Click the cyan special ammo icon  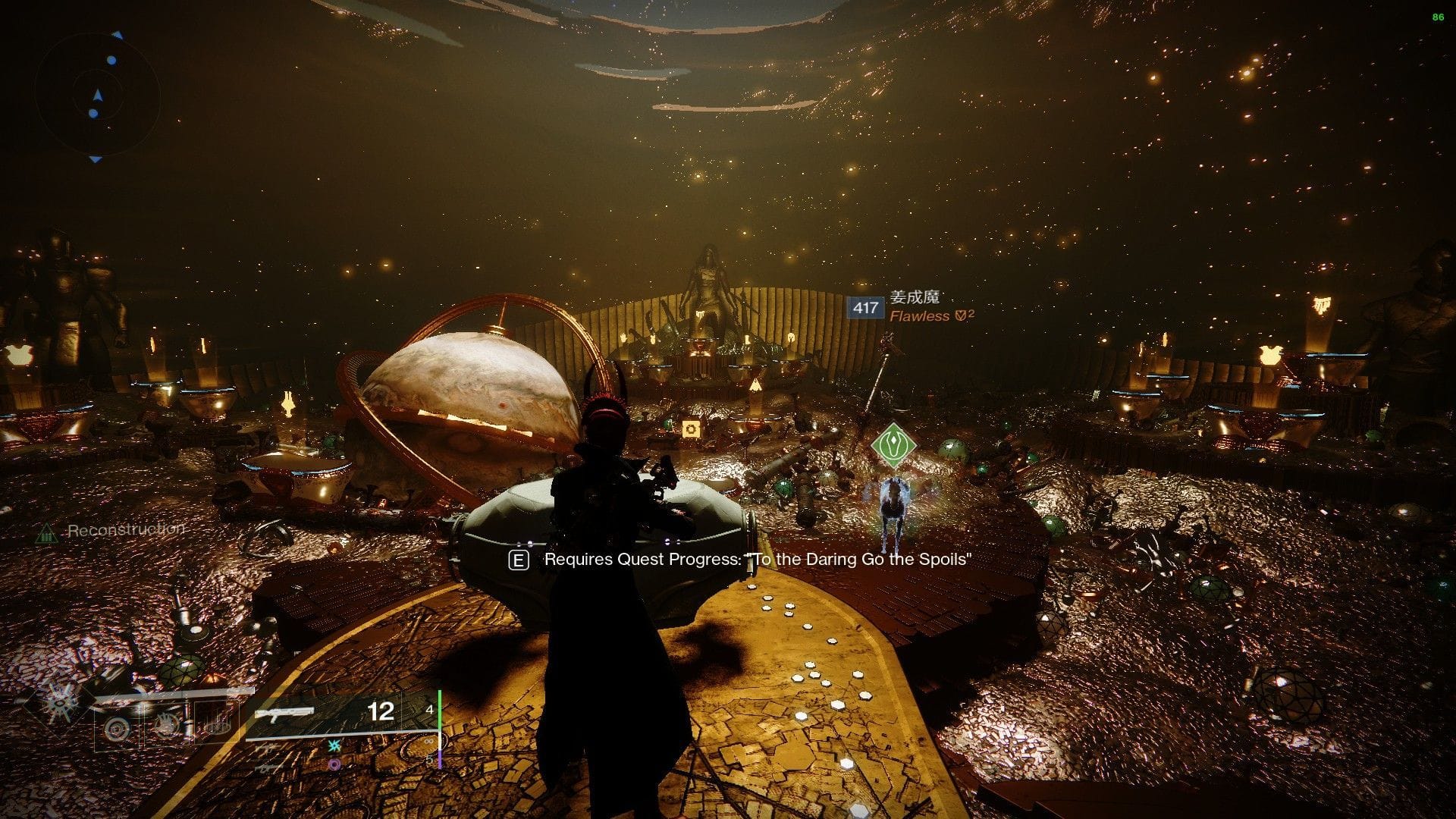click(334, 747)
